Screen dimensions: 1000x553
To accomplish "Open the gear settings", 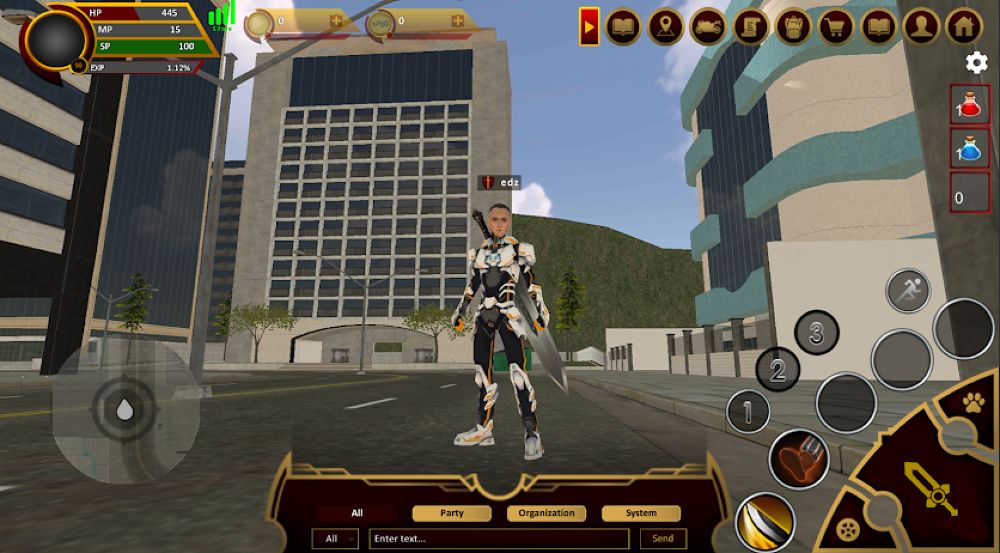I will pos(976,63).
